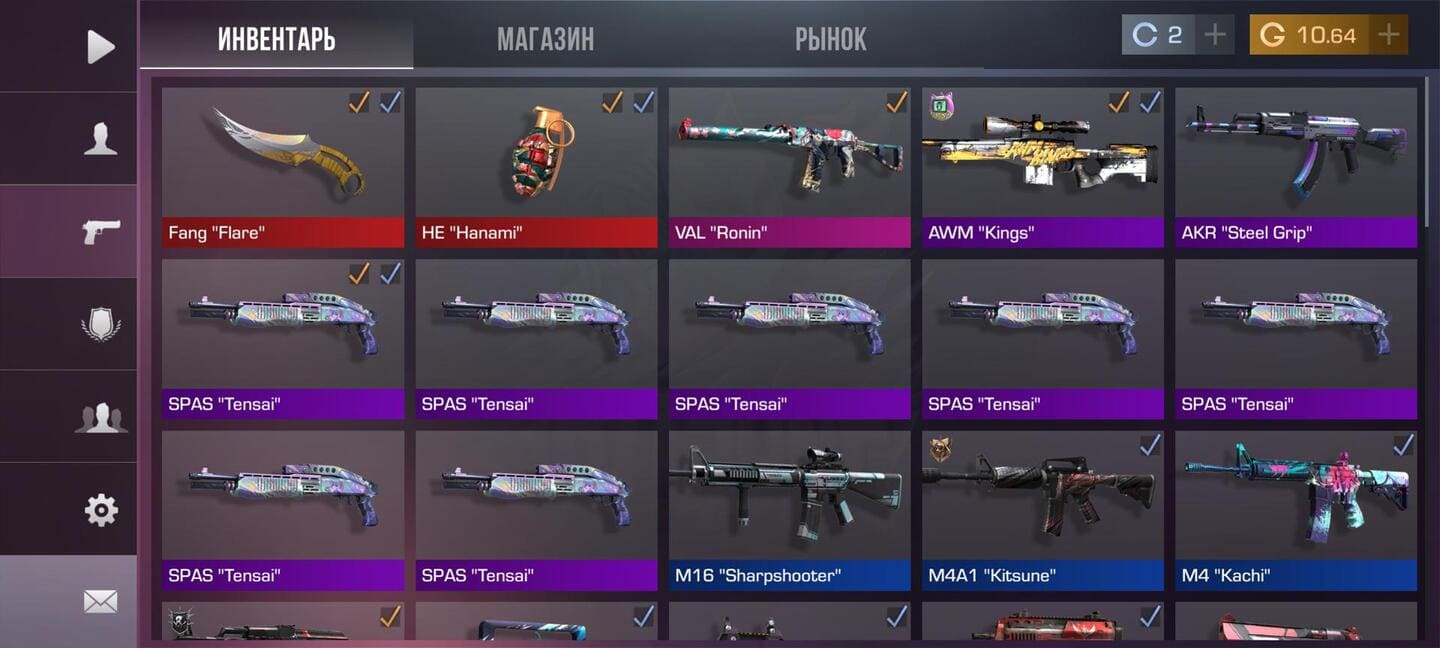Tap the play arrow in the sidebar

[x=100, y=46]
